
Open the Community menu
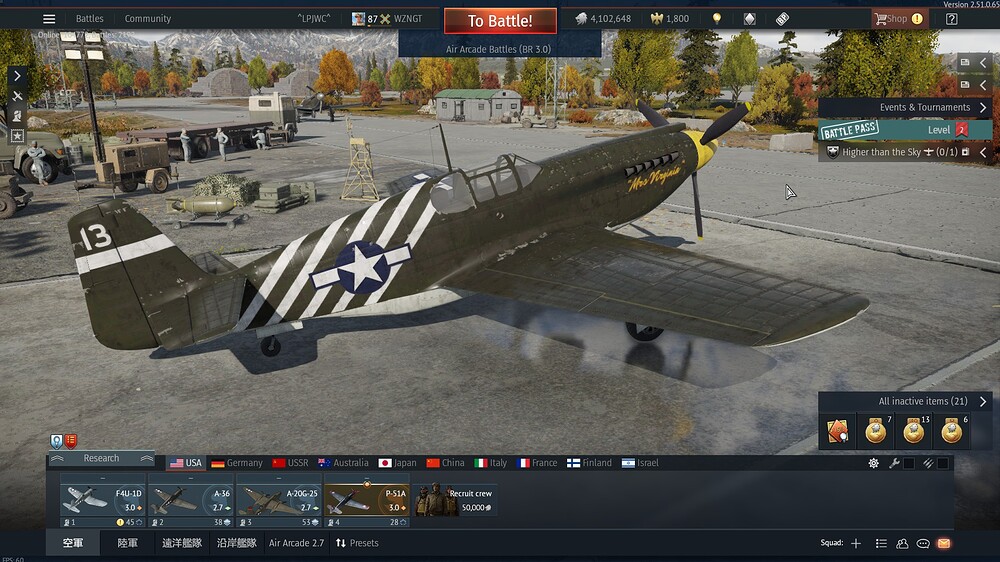pos(148,19)
